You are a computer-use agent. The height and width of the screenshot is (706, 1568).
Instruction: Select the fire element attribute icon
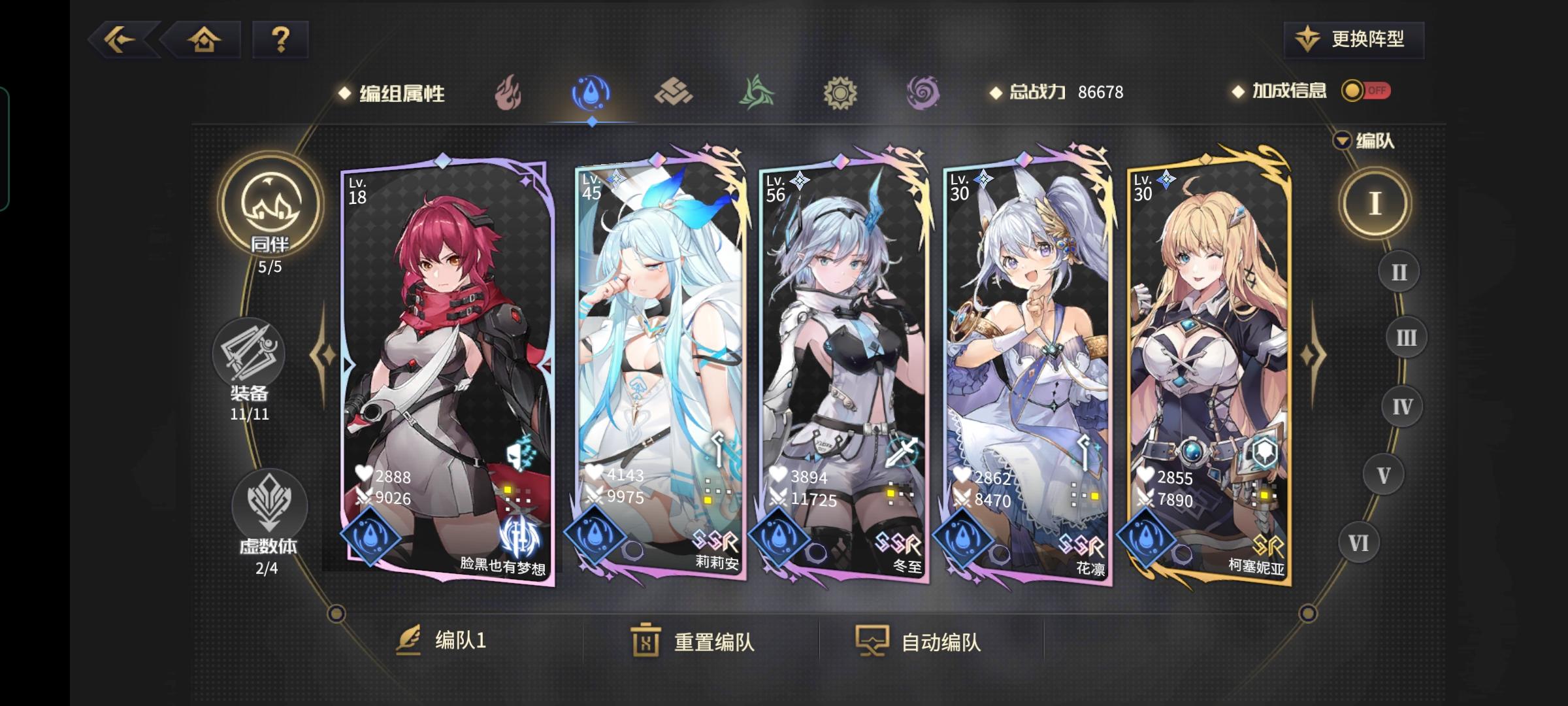coord(509,93)
